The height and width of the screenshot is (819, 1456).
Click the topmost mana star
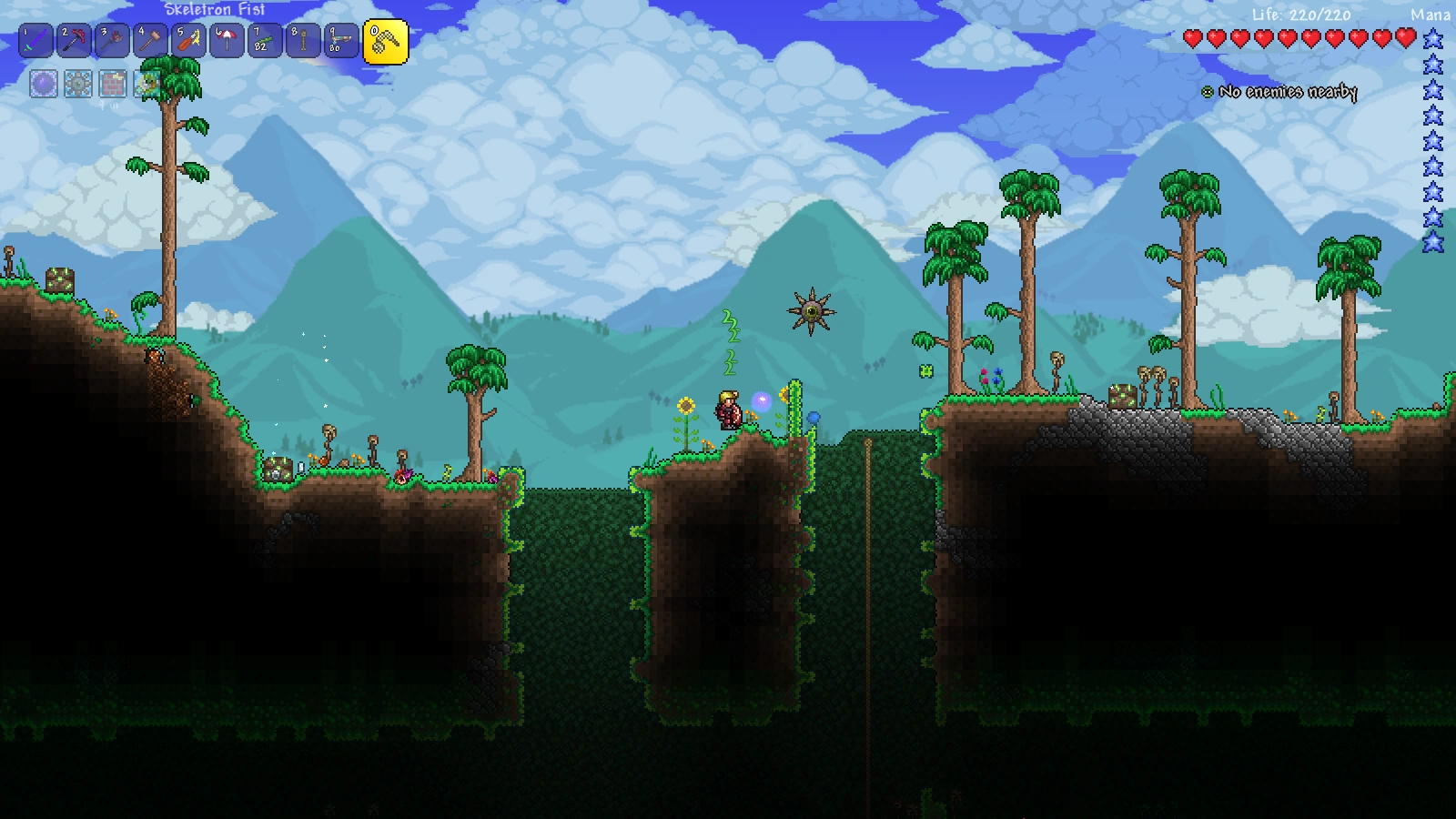pyautogui.click(x=1433, y=38)
